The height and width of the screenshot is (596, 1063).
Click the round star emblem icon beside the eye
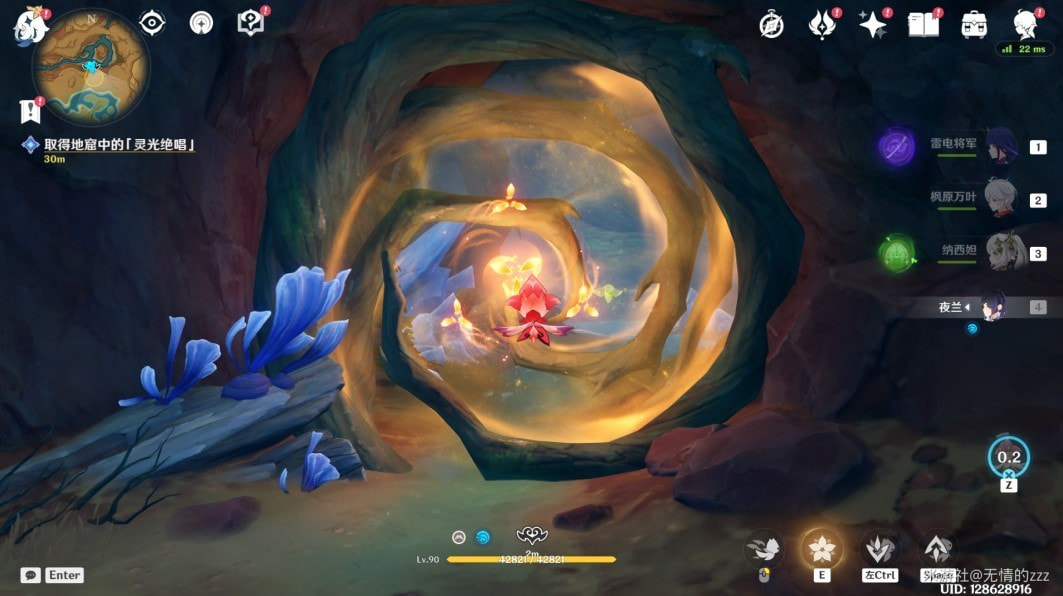[201, 23]
